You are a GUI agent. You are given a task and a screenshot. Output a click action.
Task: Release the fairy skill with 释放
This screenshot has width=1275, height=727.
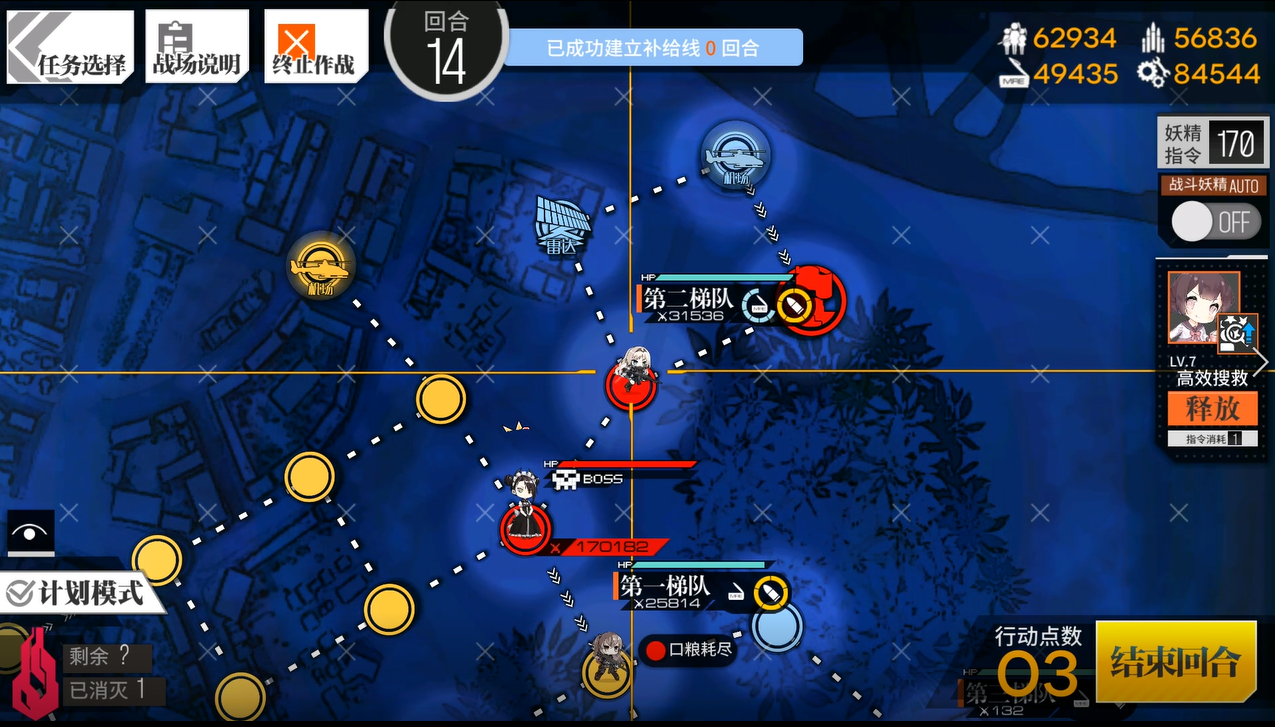[1212, 409]
